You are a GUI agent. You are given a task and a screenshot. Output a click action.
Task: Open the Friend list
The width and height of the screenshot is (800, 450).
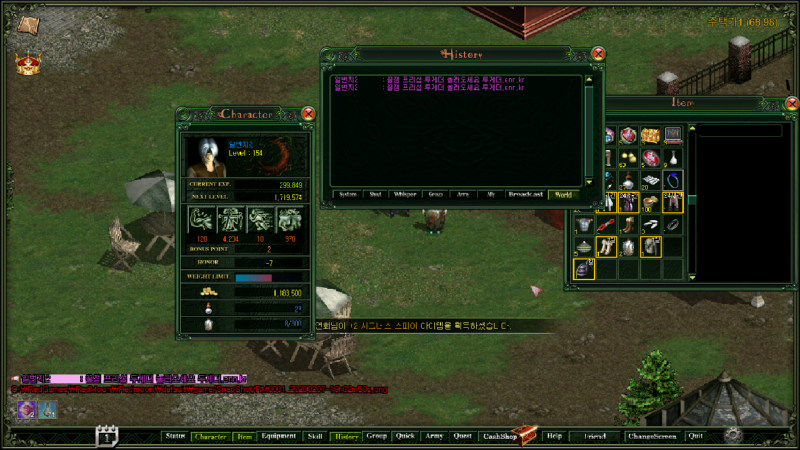pyautogui.click(x=595, y=436)
